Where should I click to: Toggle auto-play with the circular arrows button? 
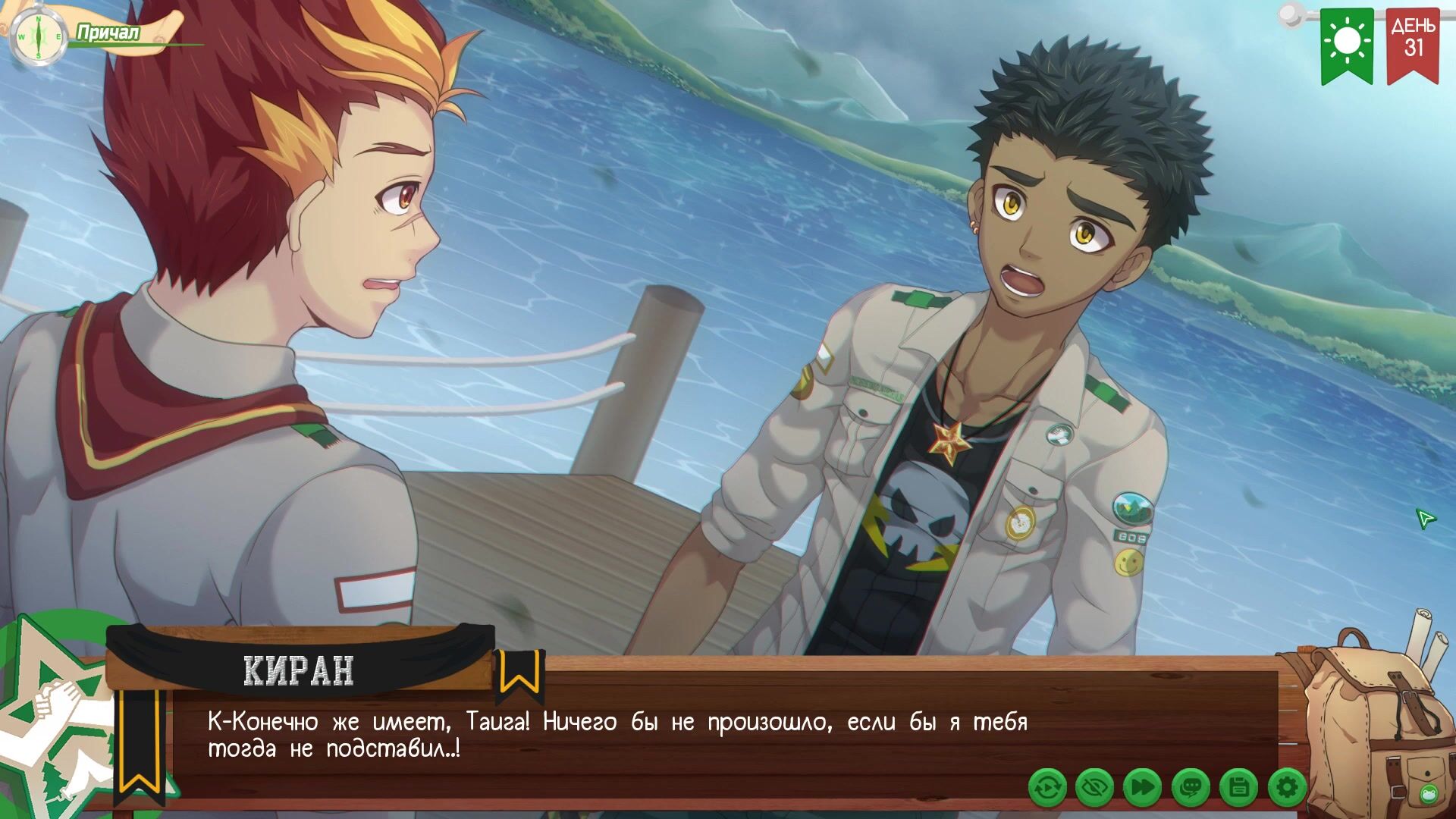[x=1047, y=788]
